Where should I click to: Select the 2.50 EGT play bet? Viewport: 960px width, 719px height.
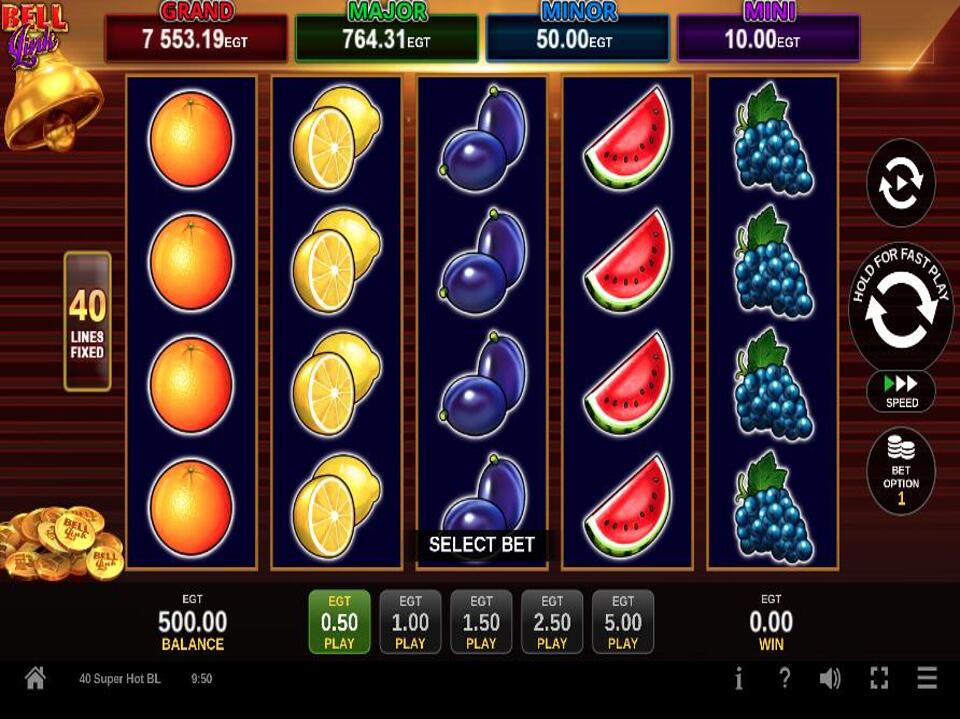552,621
